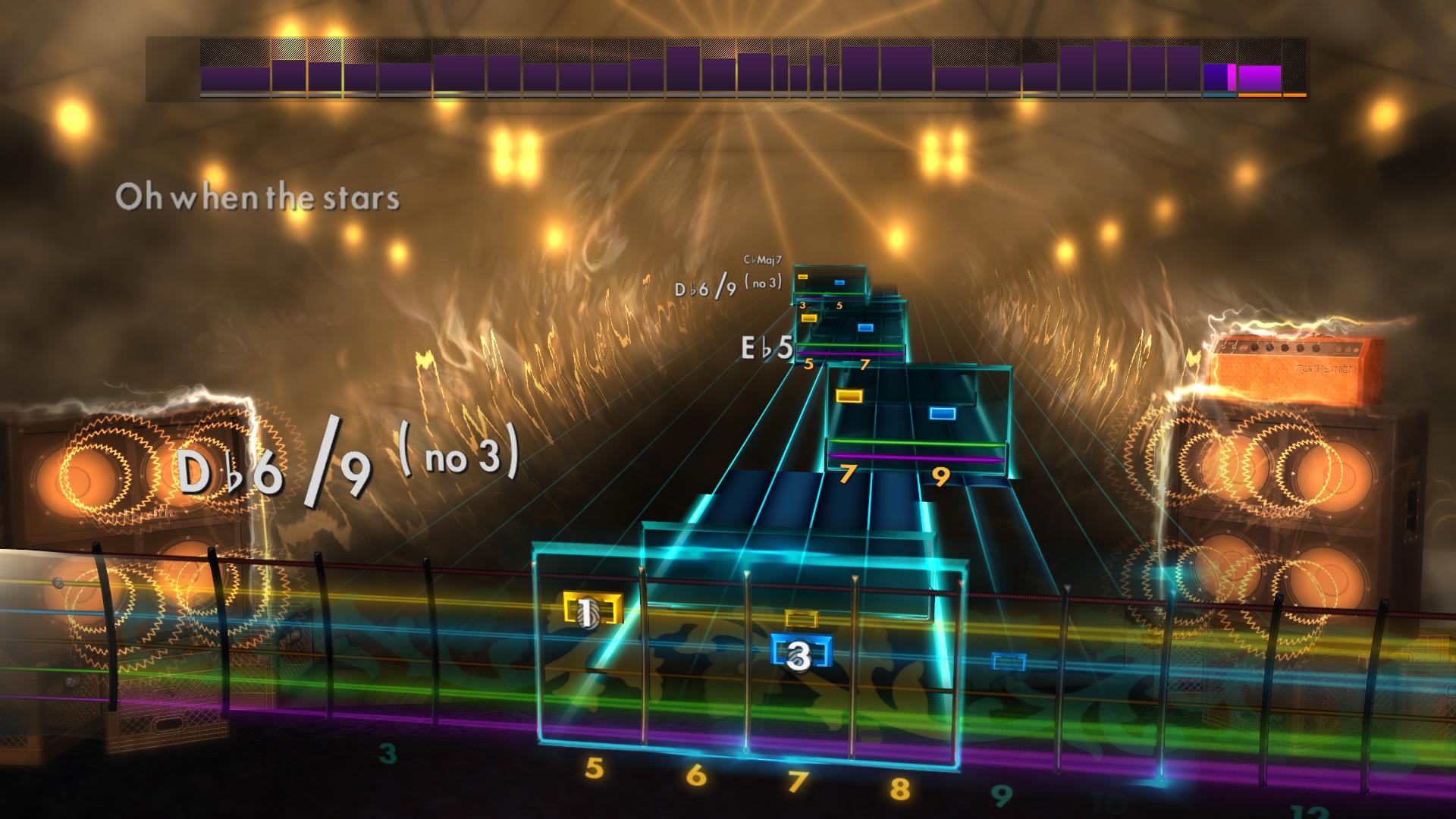Click the cyan indicator below the progress bar
Screen dimensions: 1456x819
(x=1221, y=96)
